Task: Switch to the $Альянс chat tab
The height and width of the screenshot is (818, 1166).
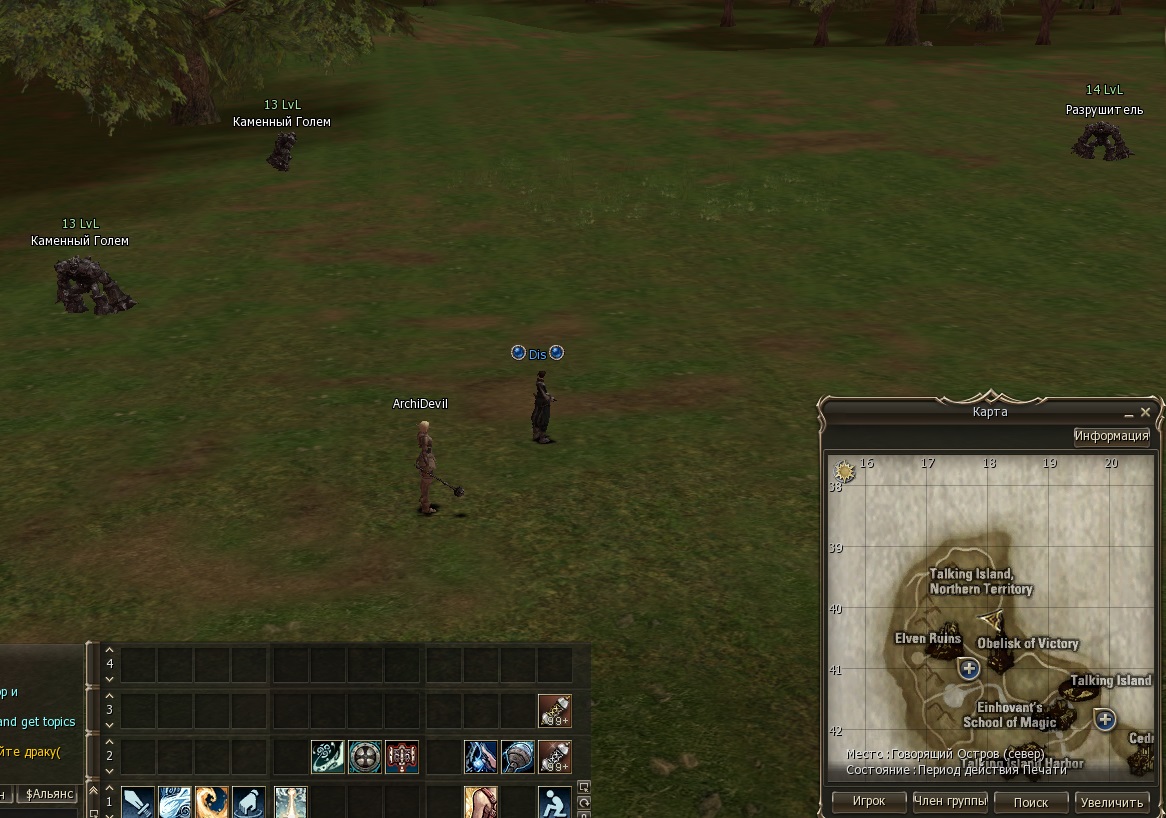Action: coord(51,794)
